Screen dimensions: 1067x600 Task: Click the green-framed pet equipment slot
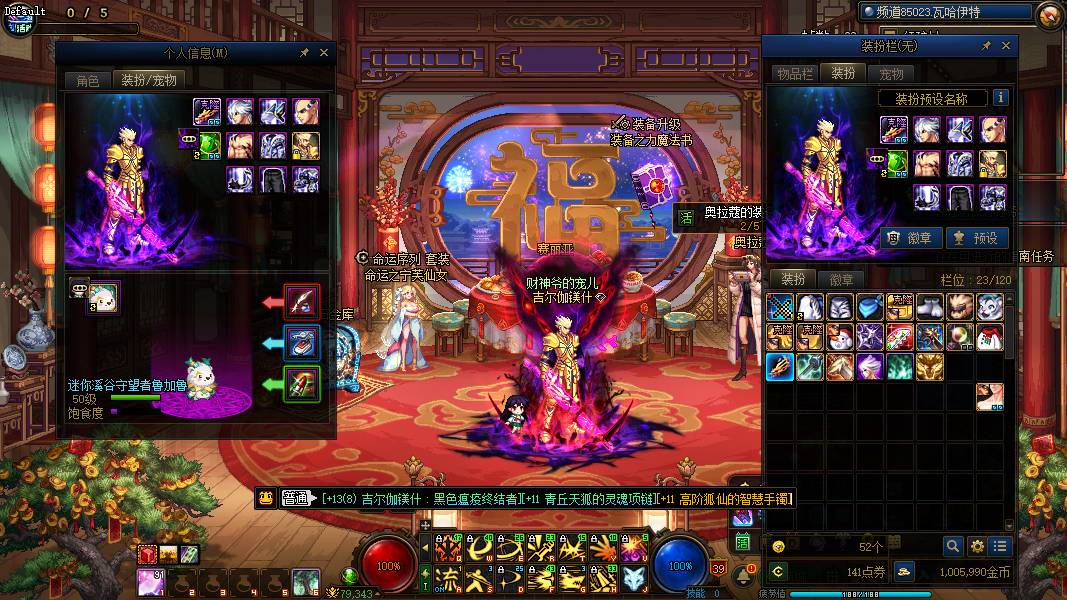pyautogui.click(x=301, y=384)
